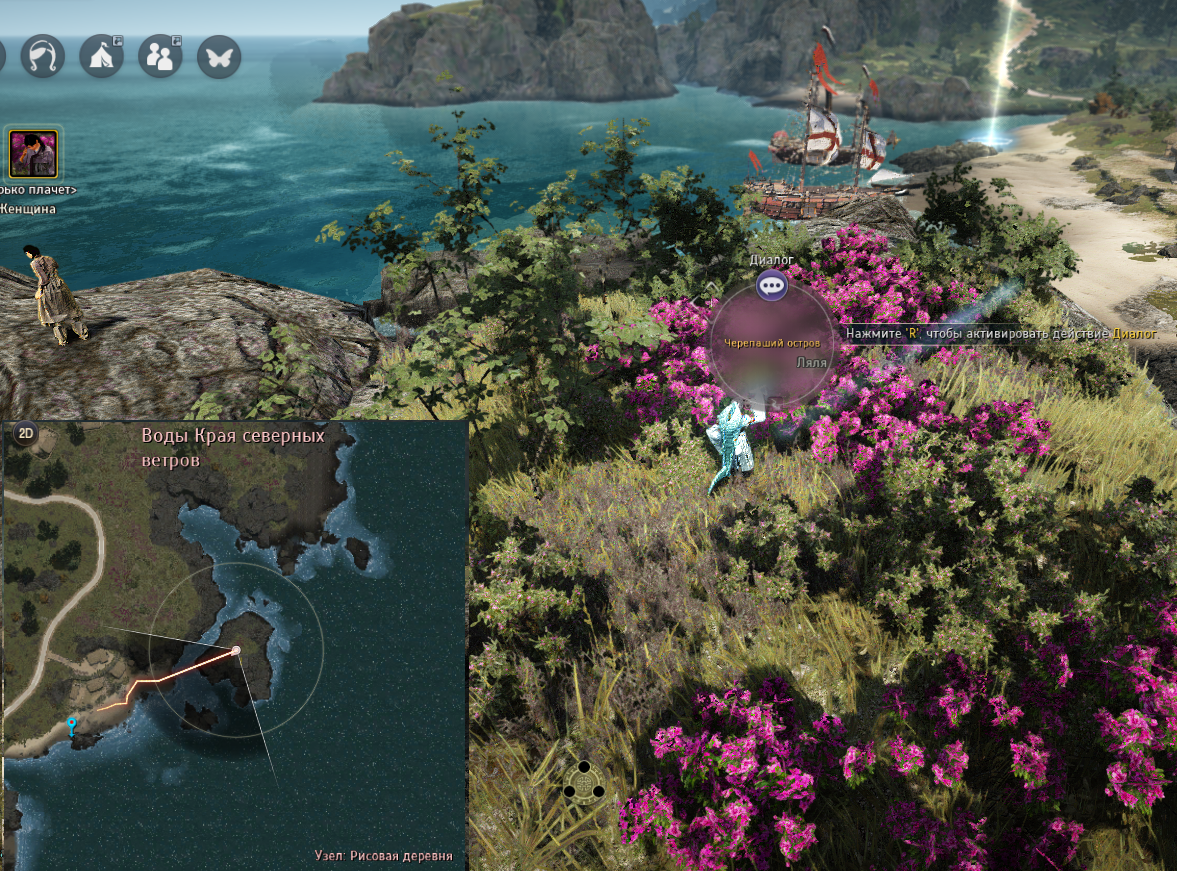Open the hairstyle beauty icon
Viewport: 1177px width, 871px height.
[43, 56]
